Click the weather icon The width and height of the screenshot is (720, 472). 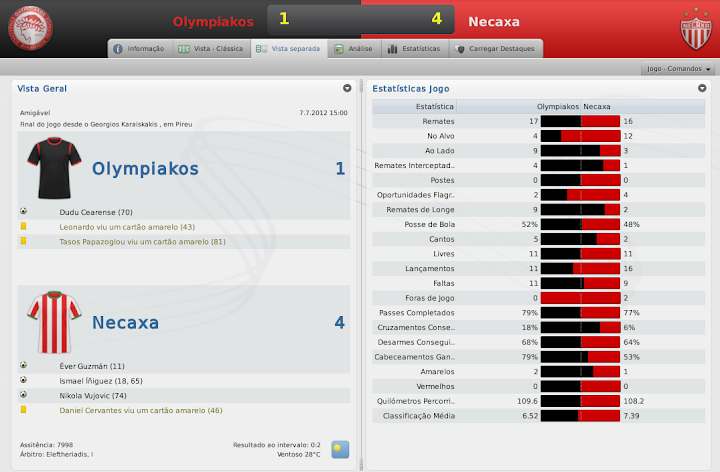click(341, 449)
